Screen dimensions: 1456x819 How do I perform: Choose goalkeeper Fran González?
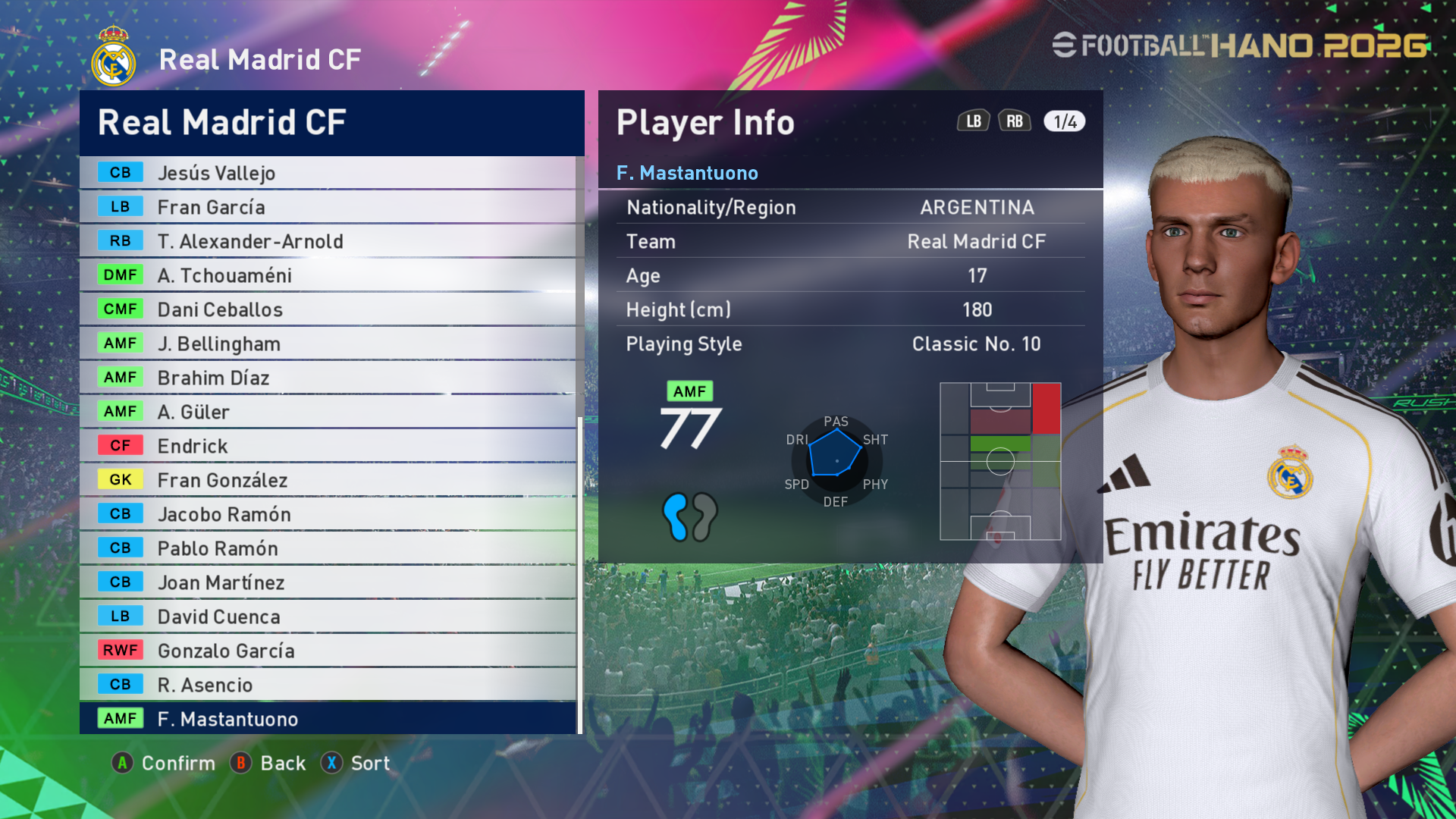click(328, 480)
